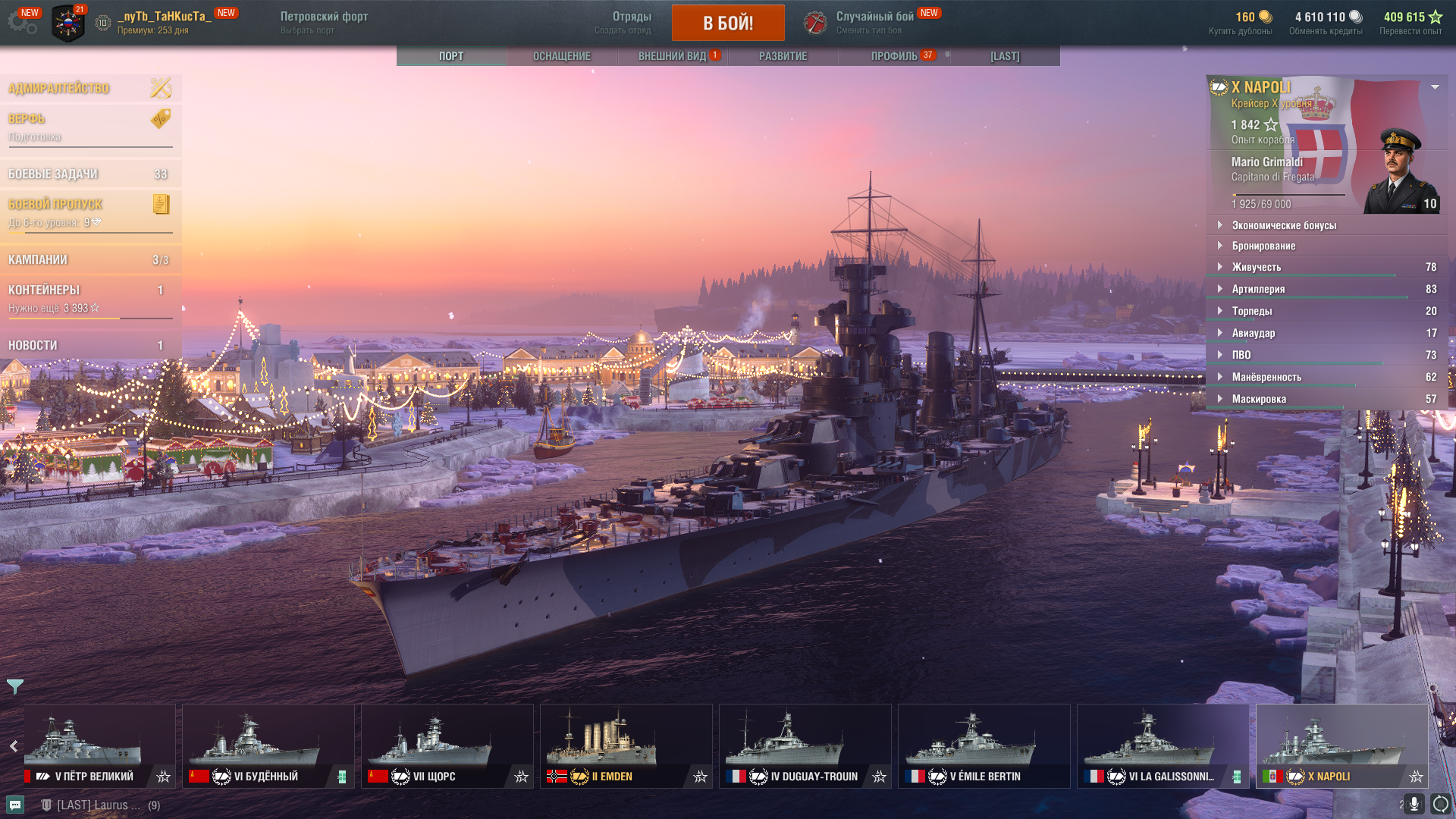The width and height of the screenshot is (1456, 819).
Task: Select the VII Щорс ship card
Action: 447,745
